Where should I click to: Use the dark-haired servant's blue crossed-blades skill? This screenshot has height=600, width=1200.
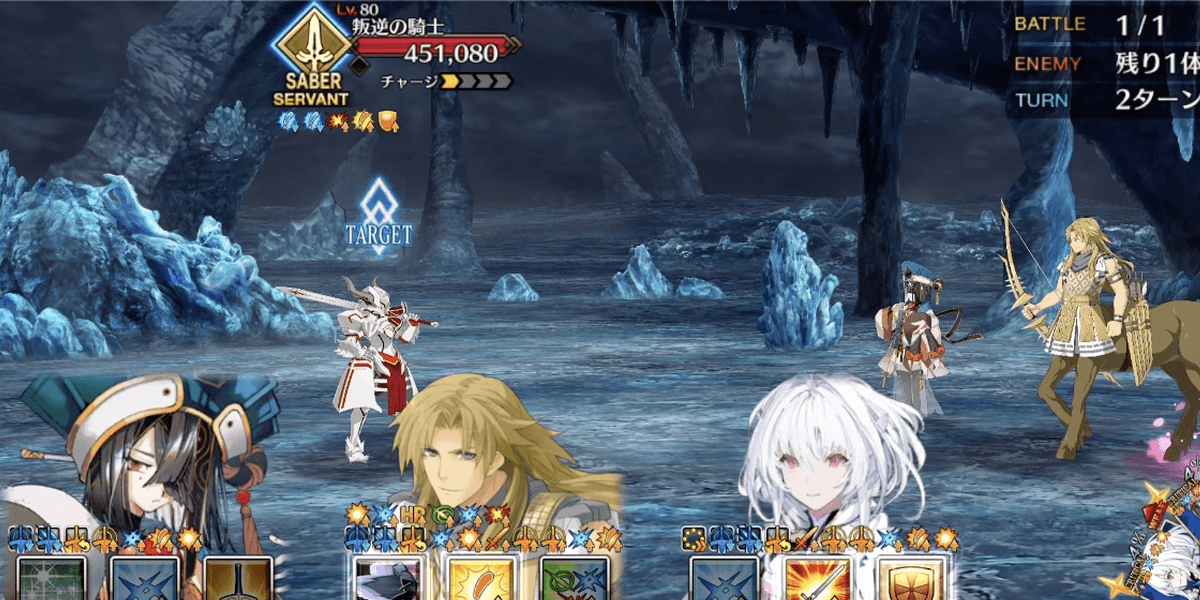145,580
